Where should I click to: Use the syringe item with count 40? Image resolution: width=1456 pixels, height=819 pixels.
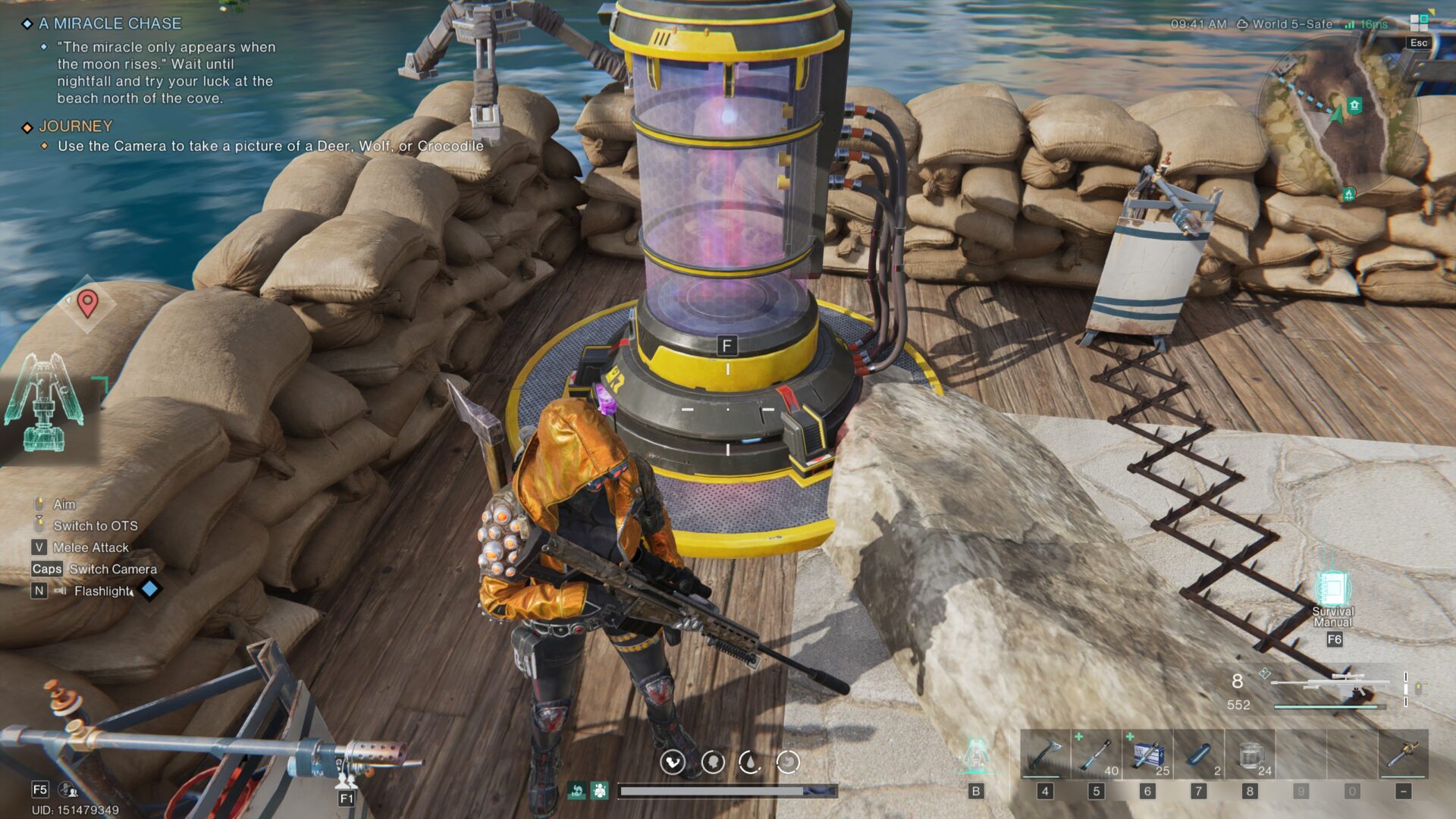click(1096, 755)
